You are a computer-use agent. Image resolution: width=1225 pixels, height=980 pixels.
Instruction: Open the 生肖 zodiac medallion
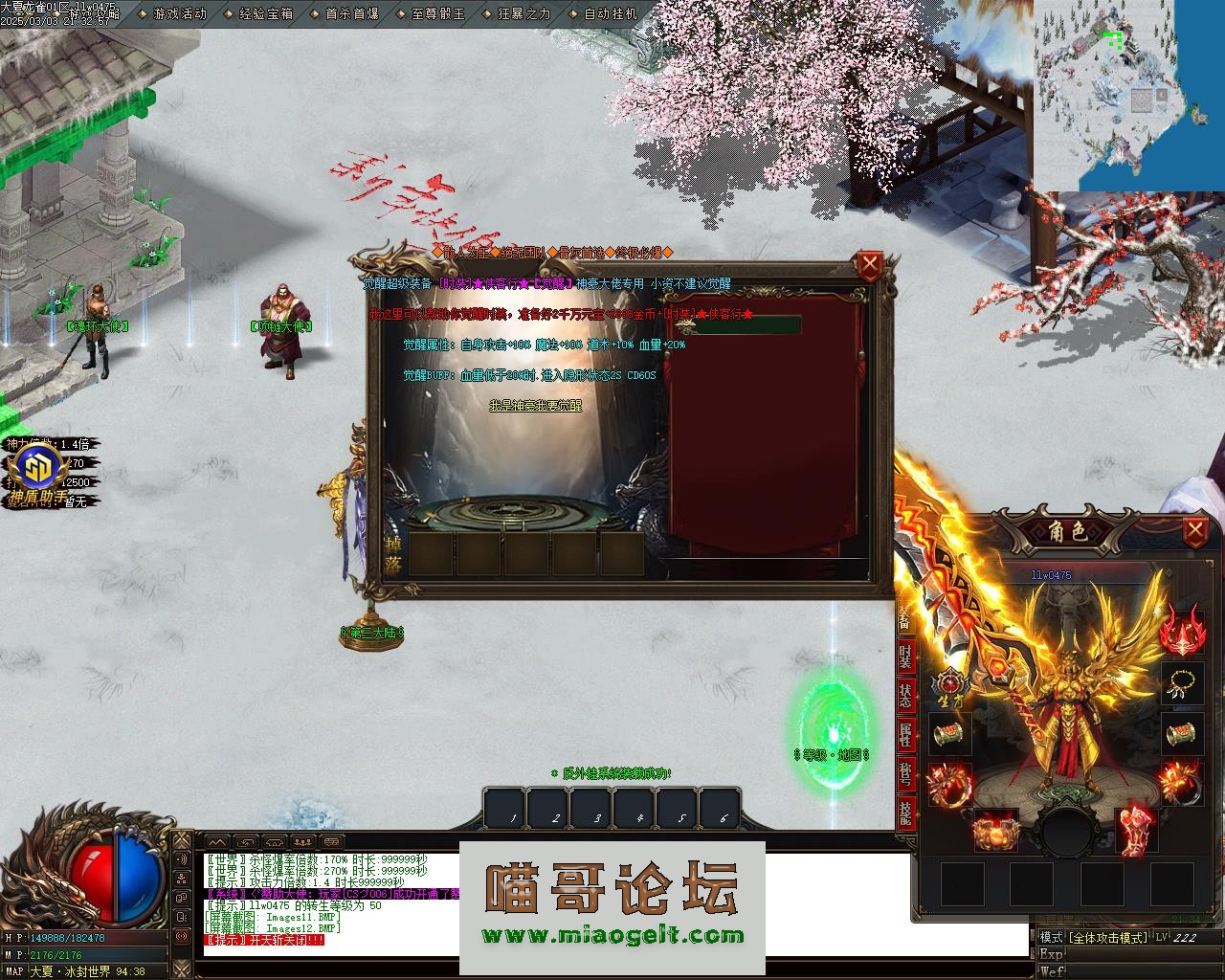coord(950,683)
